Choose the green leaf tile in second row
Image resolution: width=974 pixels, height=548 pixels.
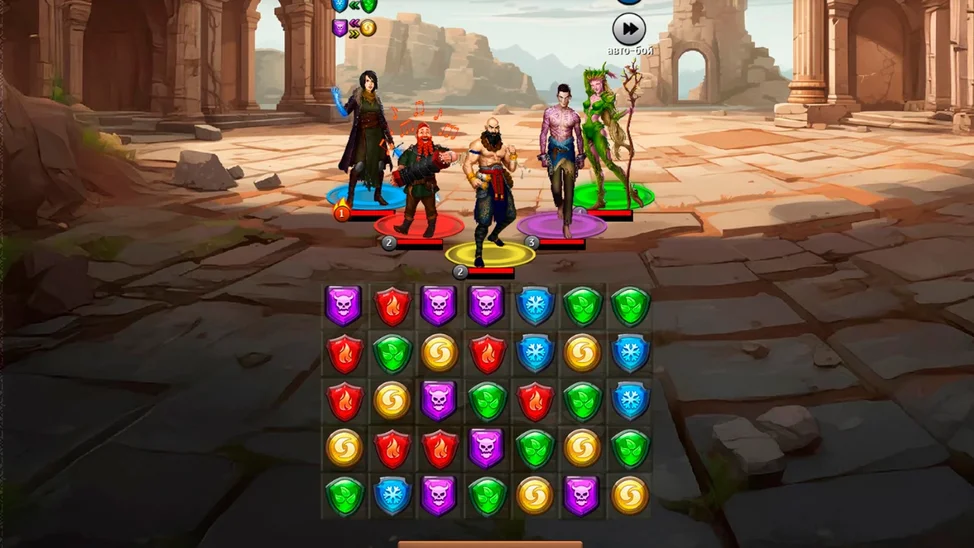point(391,353)
